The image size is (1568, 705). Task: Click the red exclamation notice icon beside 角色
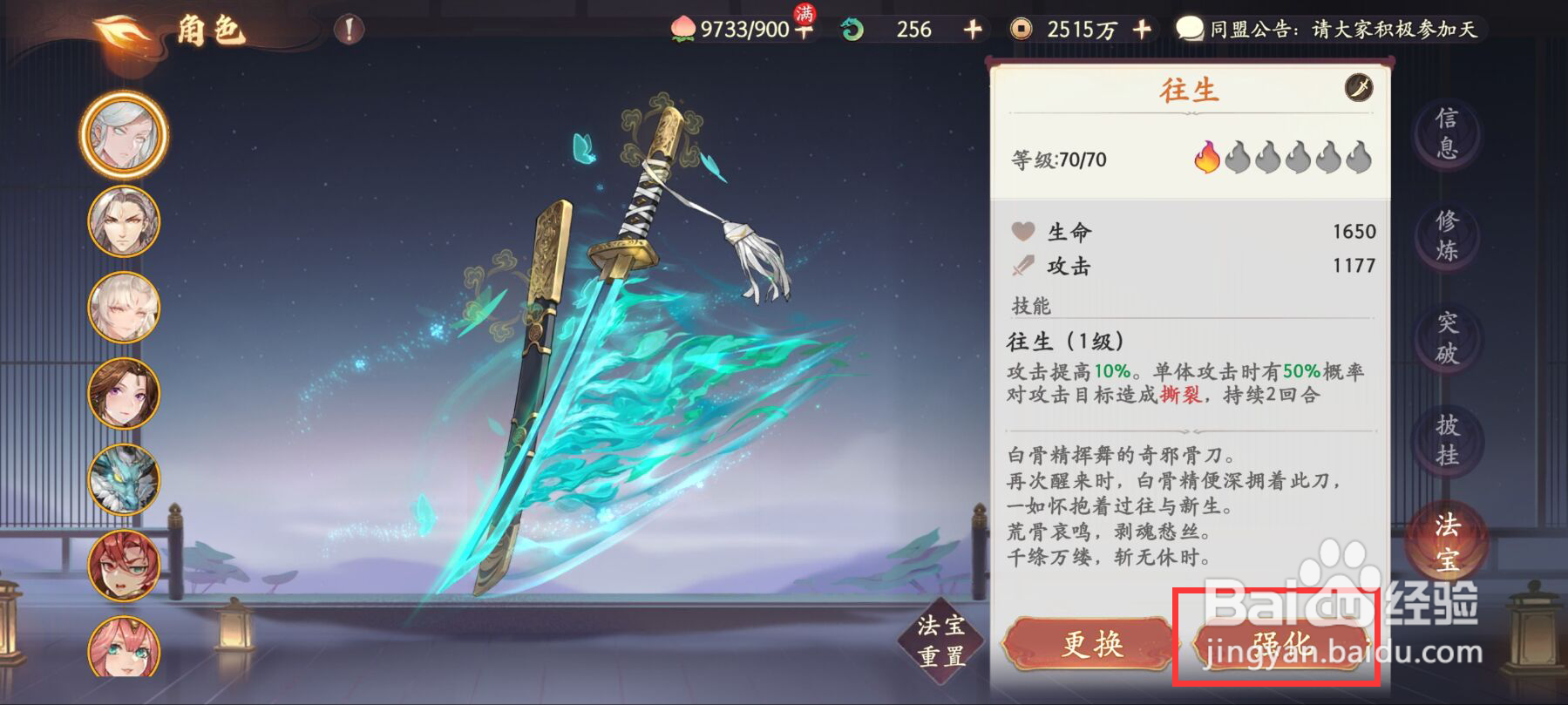coord(348,29)
